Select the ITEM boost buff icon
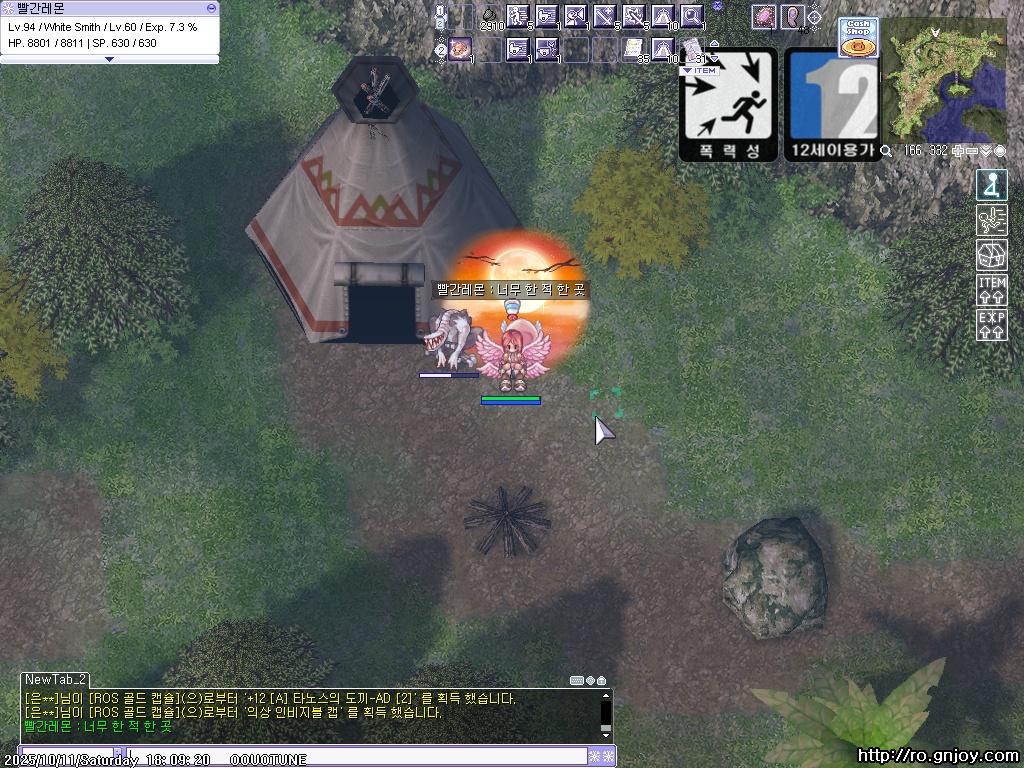 (x=991, y=290)
